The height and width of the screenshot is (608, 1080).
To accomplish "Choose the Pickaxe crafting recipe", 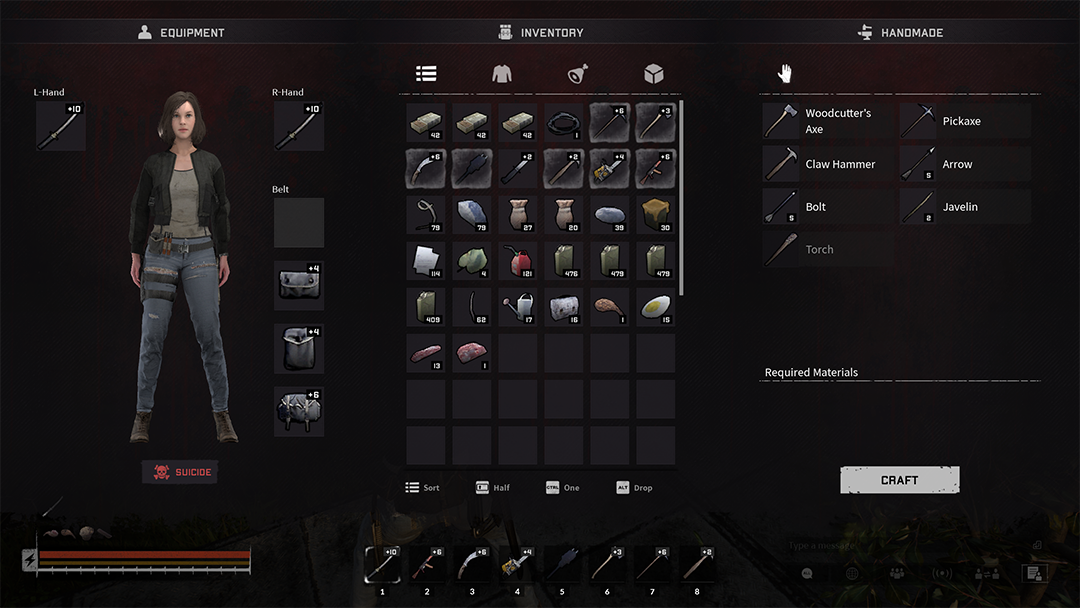I will point(964,121).
